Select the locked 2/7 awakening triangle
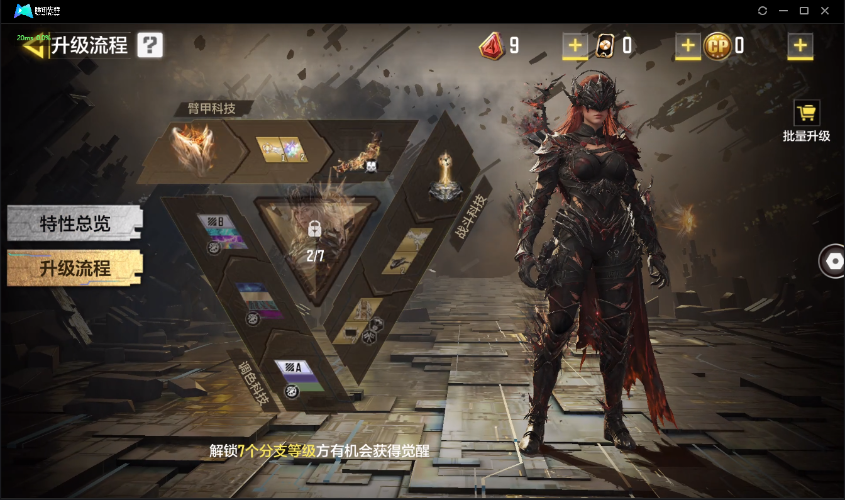This screenshot has width=845, height=500. pos(315,240)
